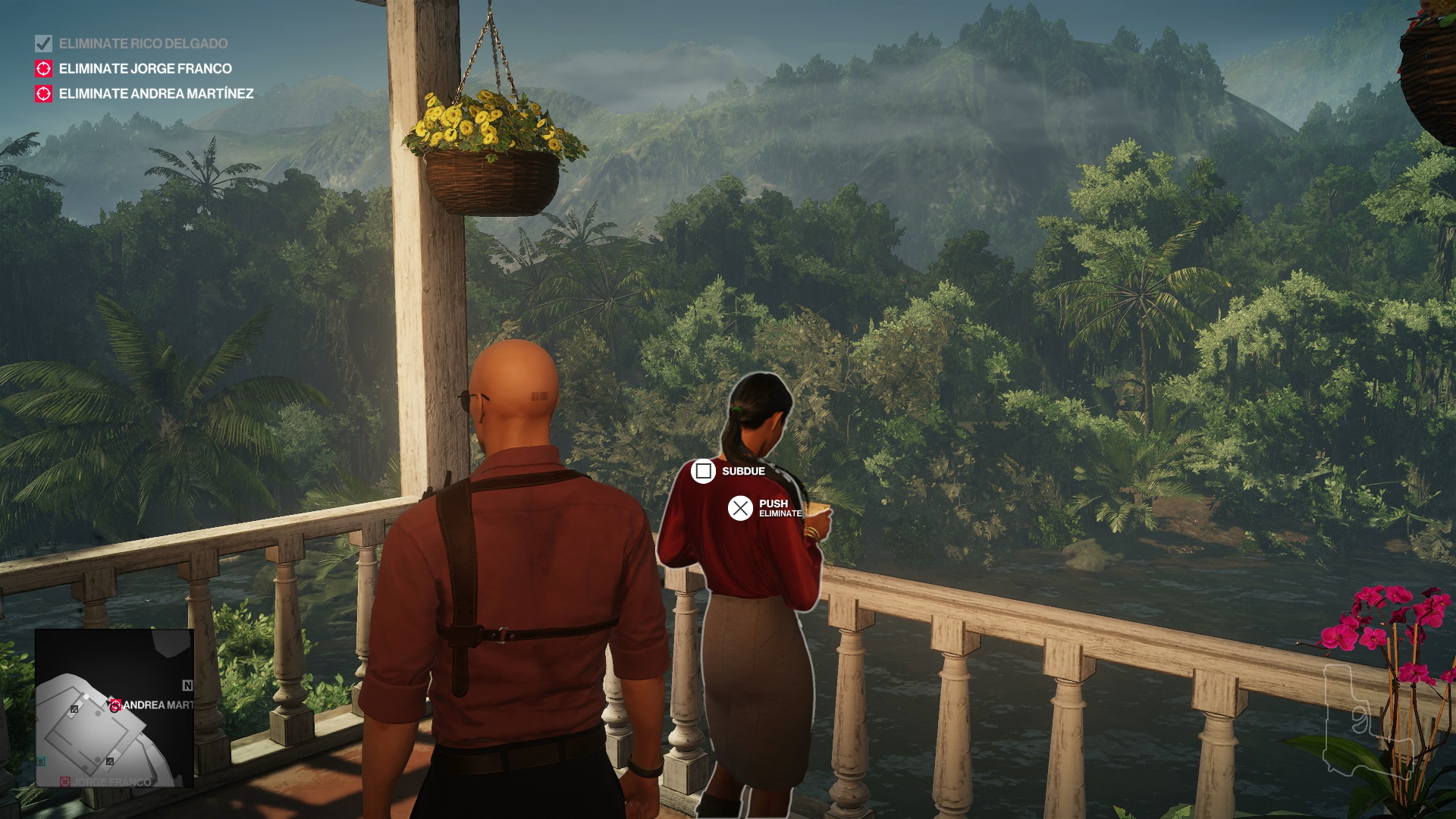Click the Jorge Franco marker on minimap
The image size is (1456, 819).
click(x=66, y=781)
